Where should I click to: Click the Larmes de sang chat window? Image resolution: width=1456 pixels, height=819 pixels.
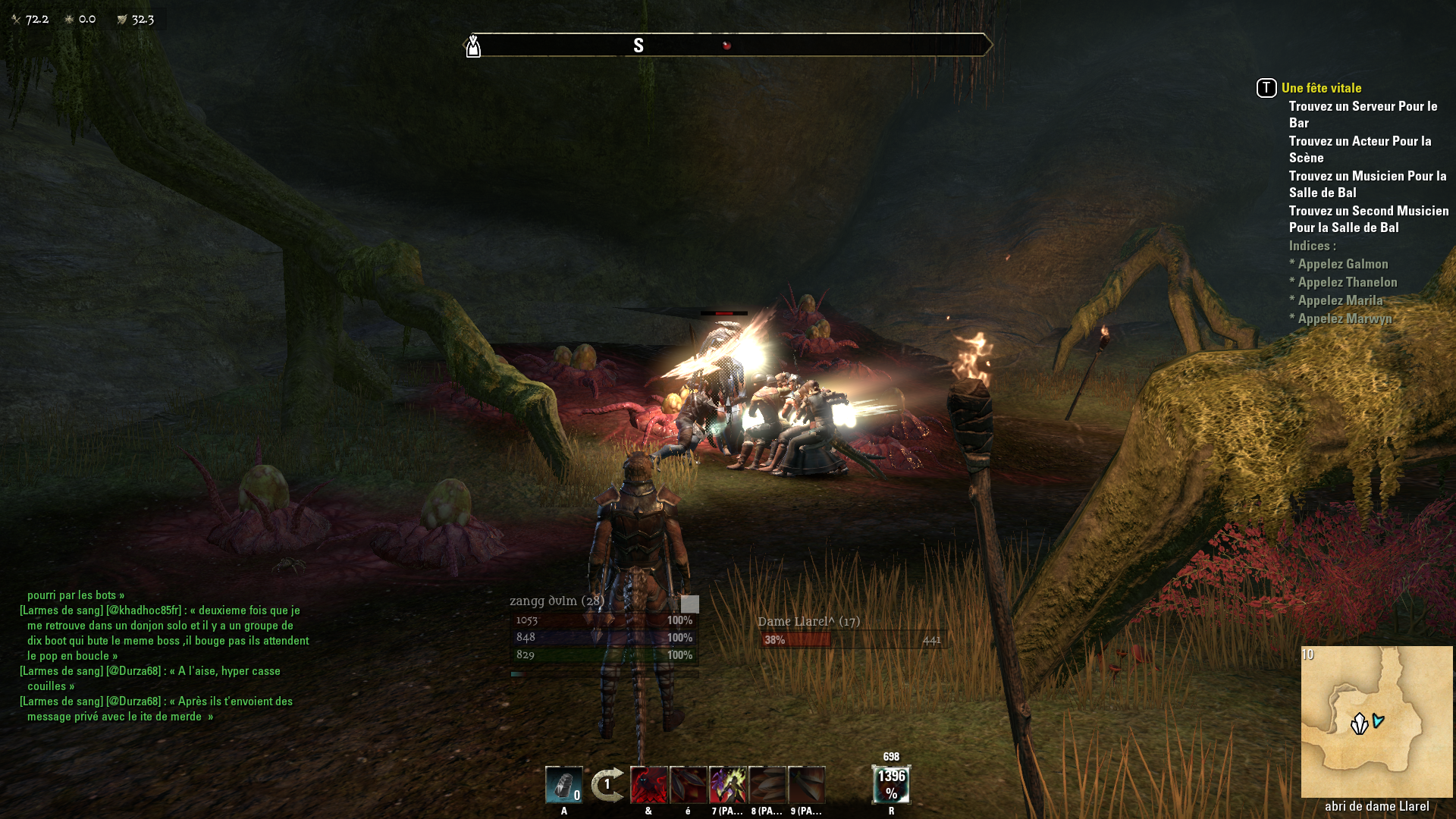click(163, 656)
